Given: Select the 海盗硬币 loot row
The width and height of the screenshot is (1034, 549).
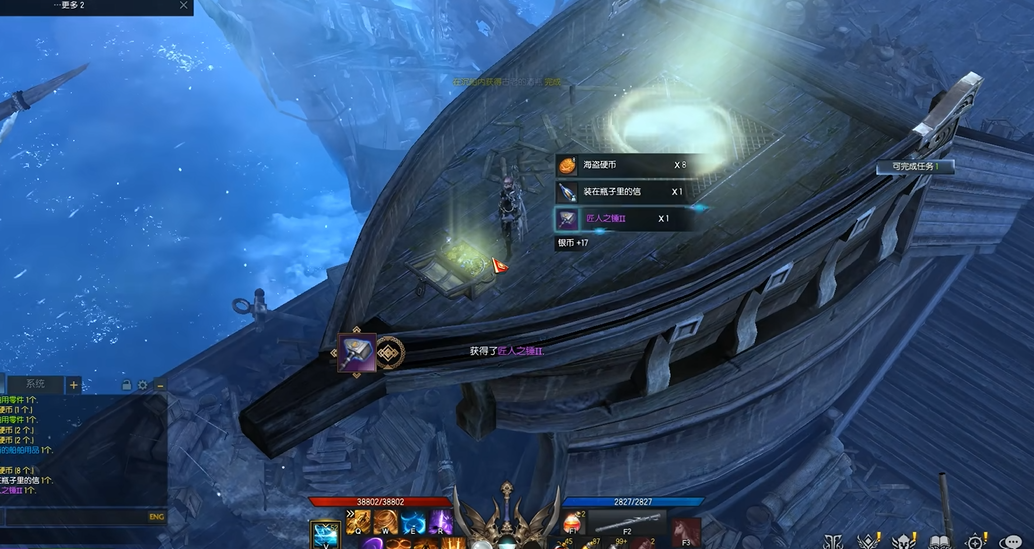Looking at the screenshot, I should (620, 165).
